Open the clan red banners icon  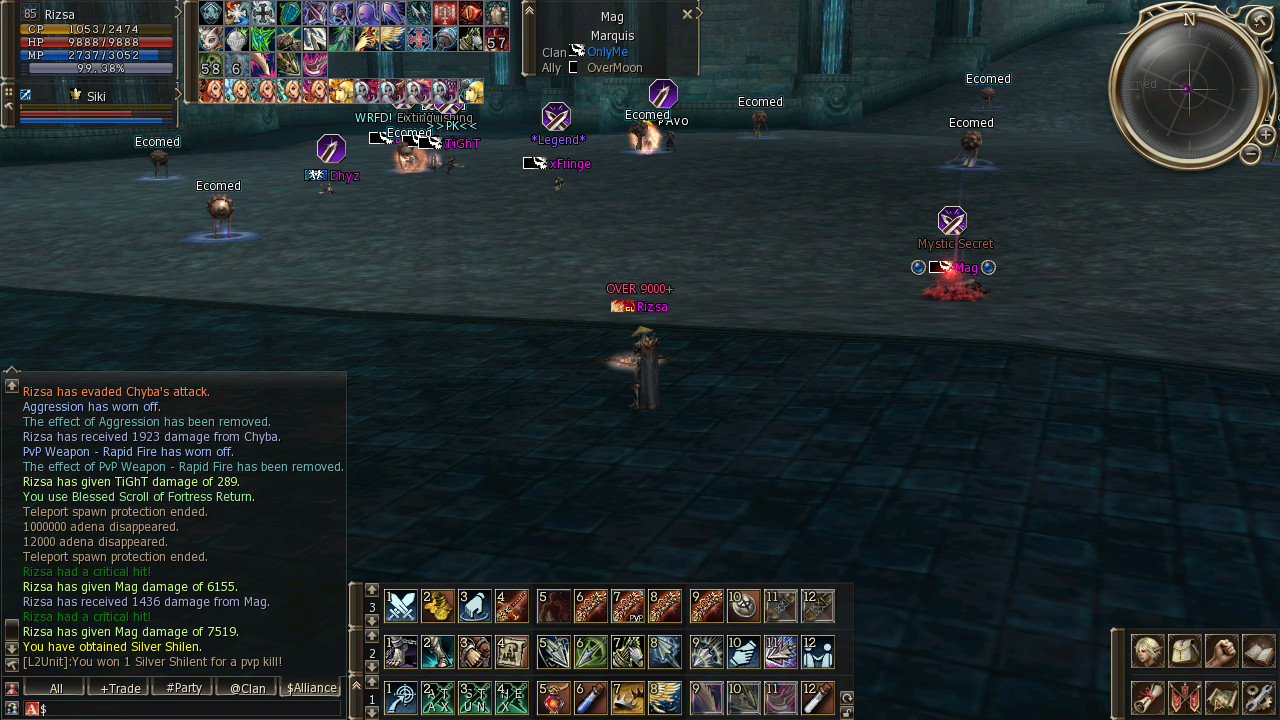1185,697
